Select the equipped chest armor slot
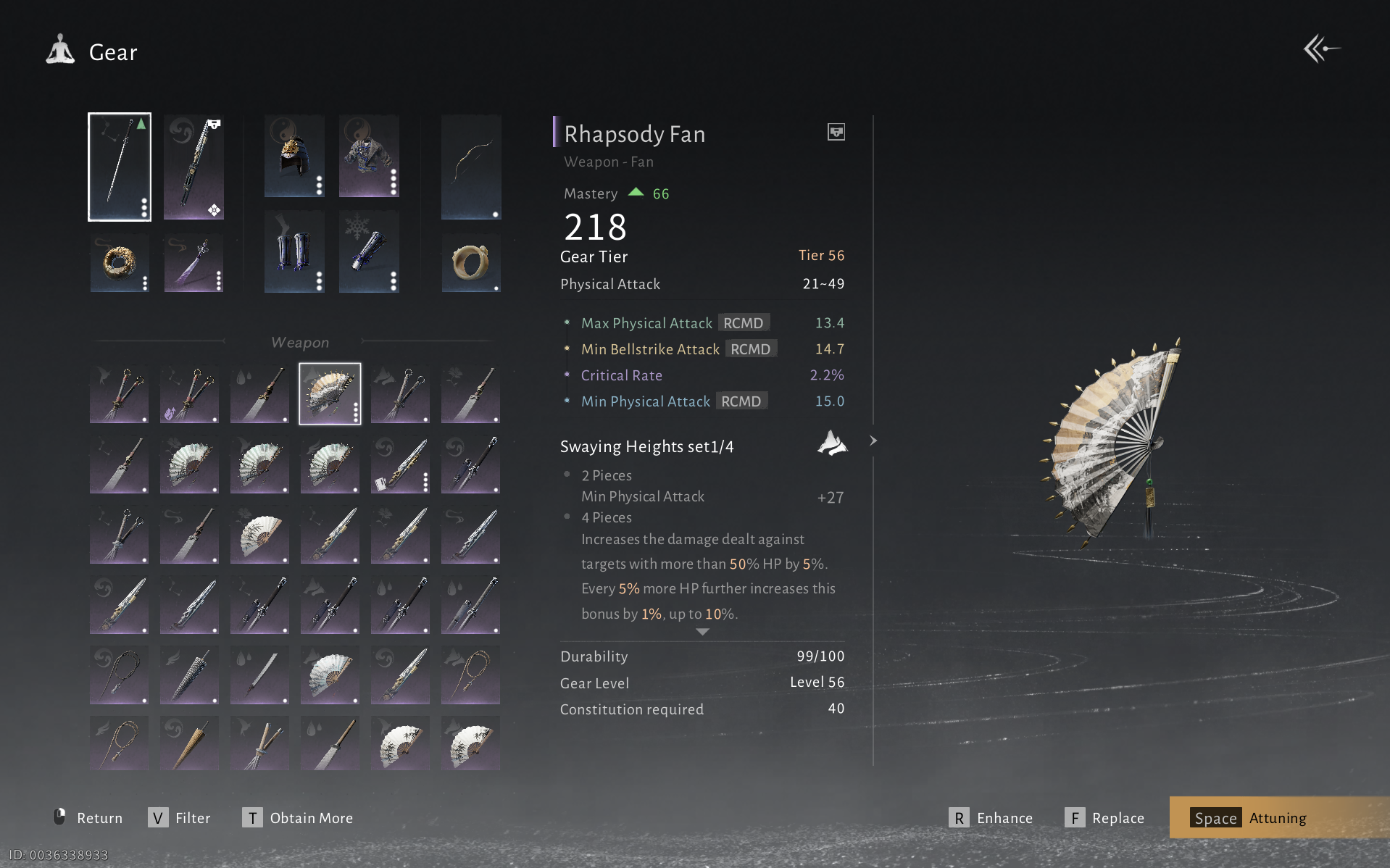This screenshot has width=1390, height=868. [369, 157]
